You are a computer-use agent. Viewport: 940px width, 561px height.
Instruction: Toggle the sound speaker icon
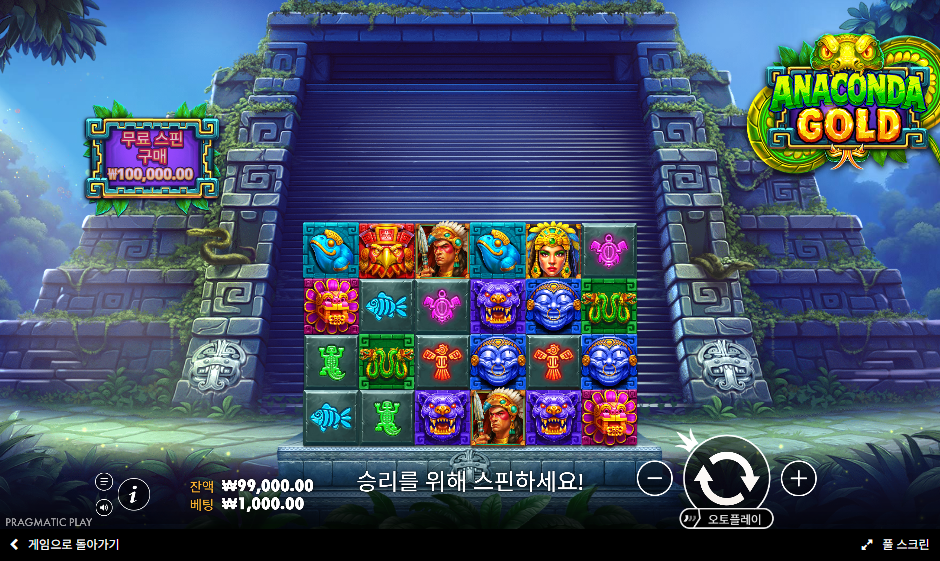pos(104,506)
